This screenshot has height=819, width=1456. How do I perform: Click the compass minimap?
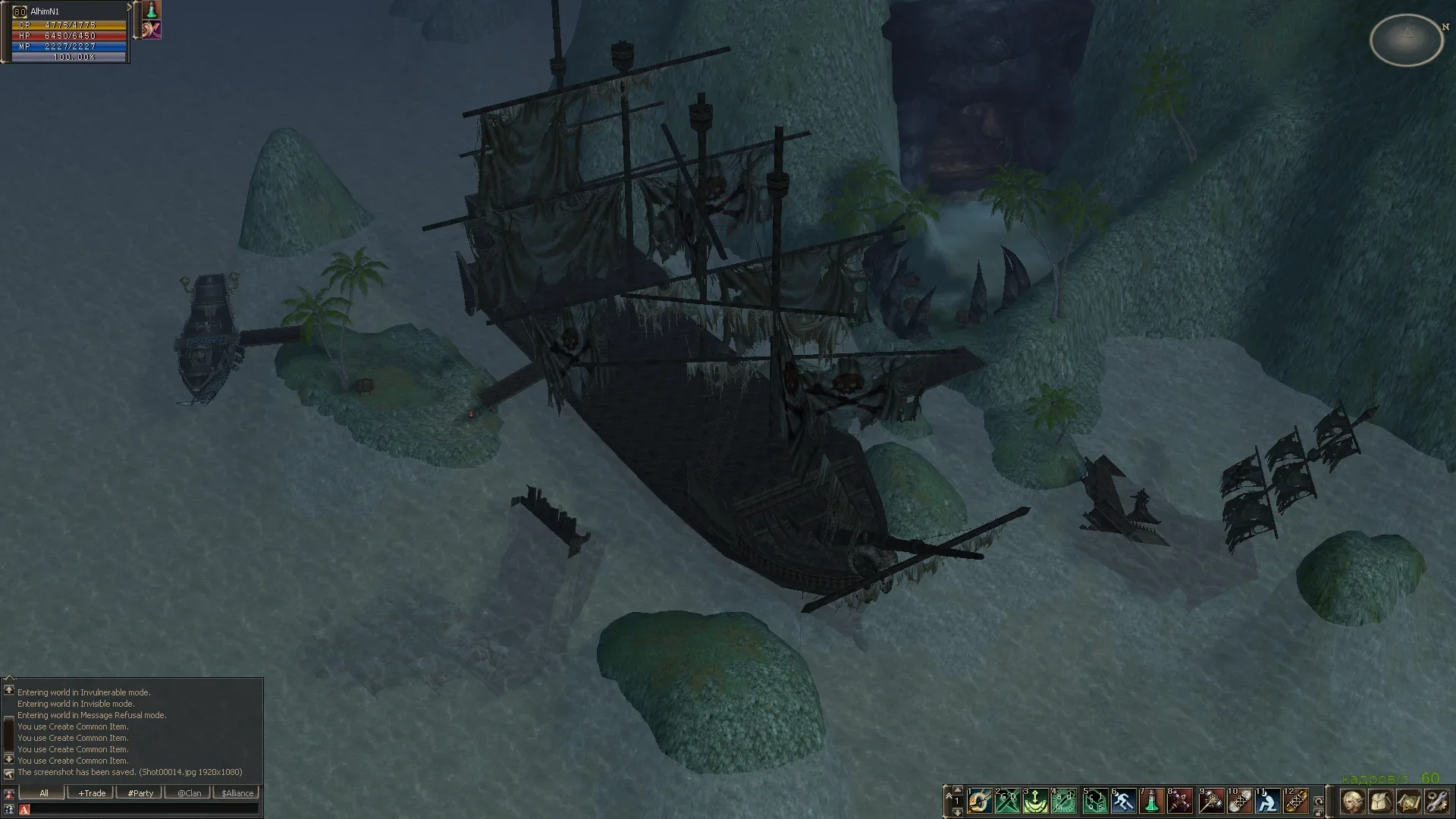[1406, 38]
